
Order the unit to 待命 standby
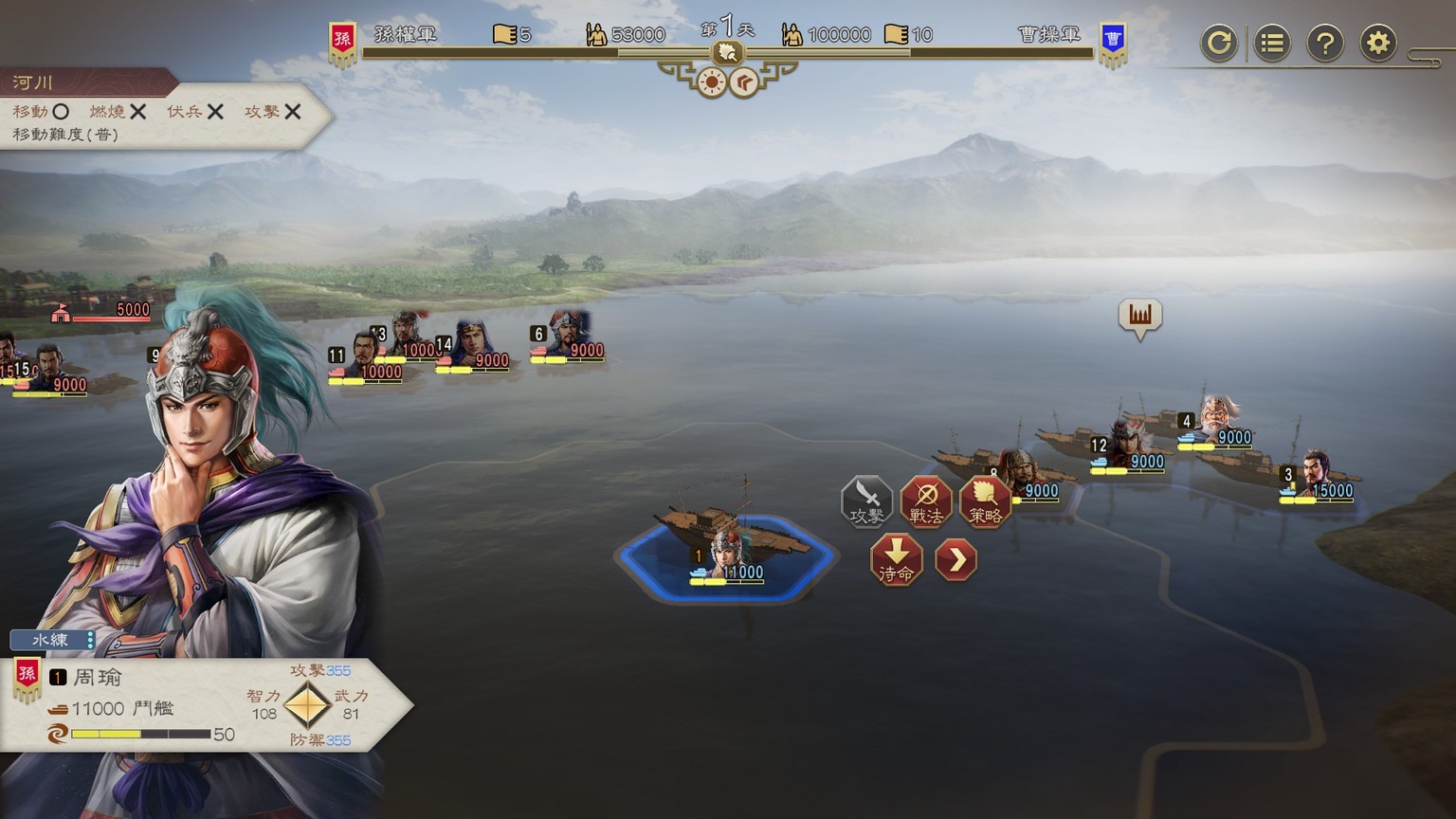pyautogui.click(x=896, y=559)
